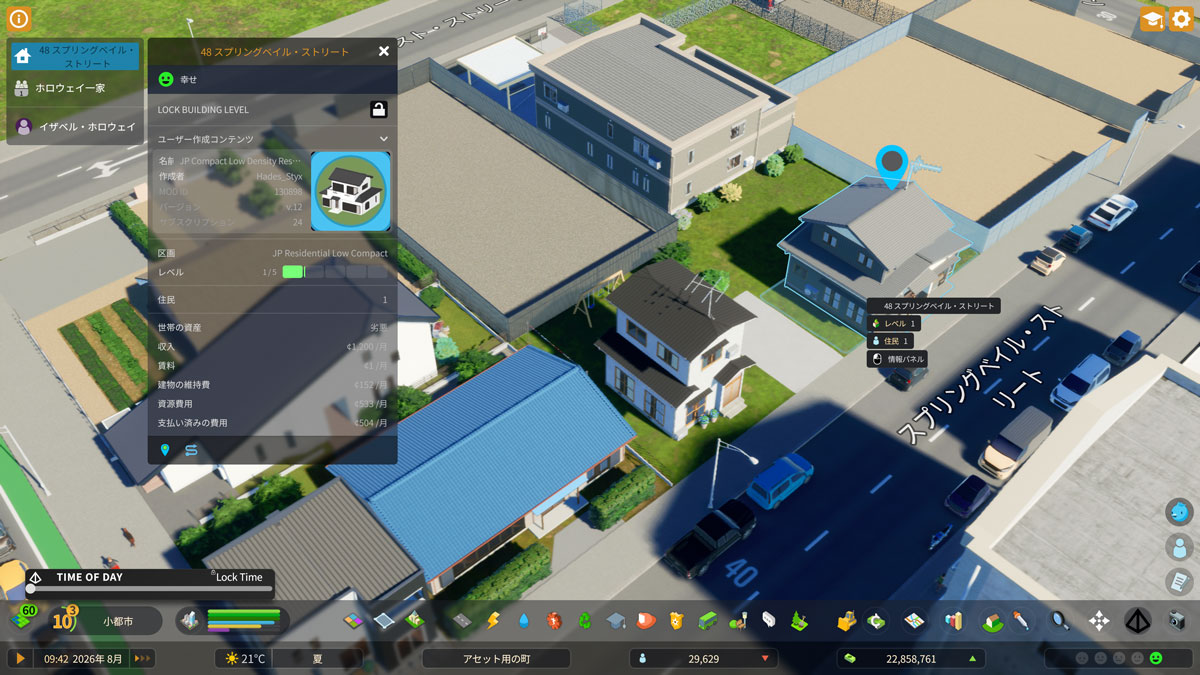Click the orange info icon at top-left
1200x675 pixels.
point(19,18)
